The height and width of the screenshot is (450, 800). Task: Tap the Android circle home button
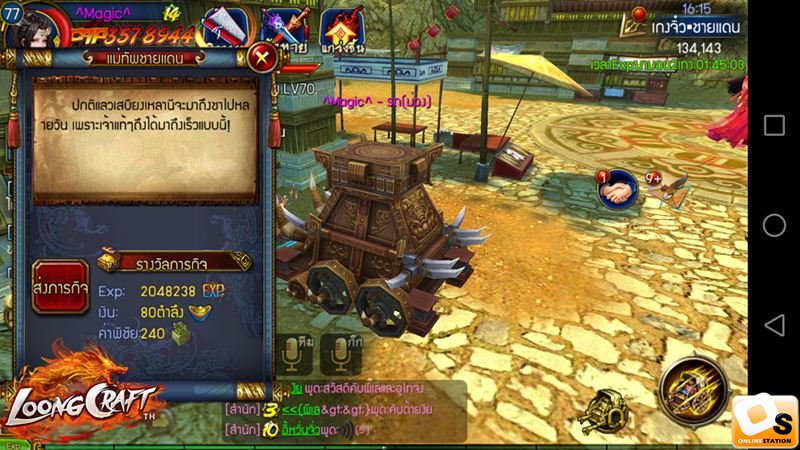[x=774, y=225]
